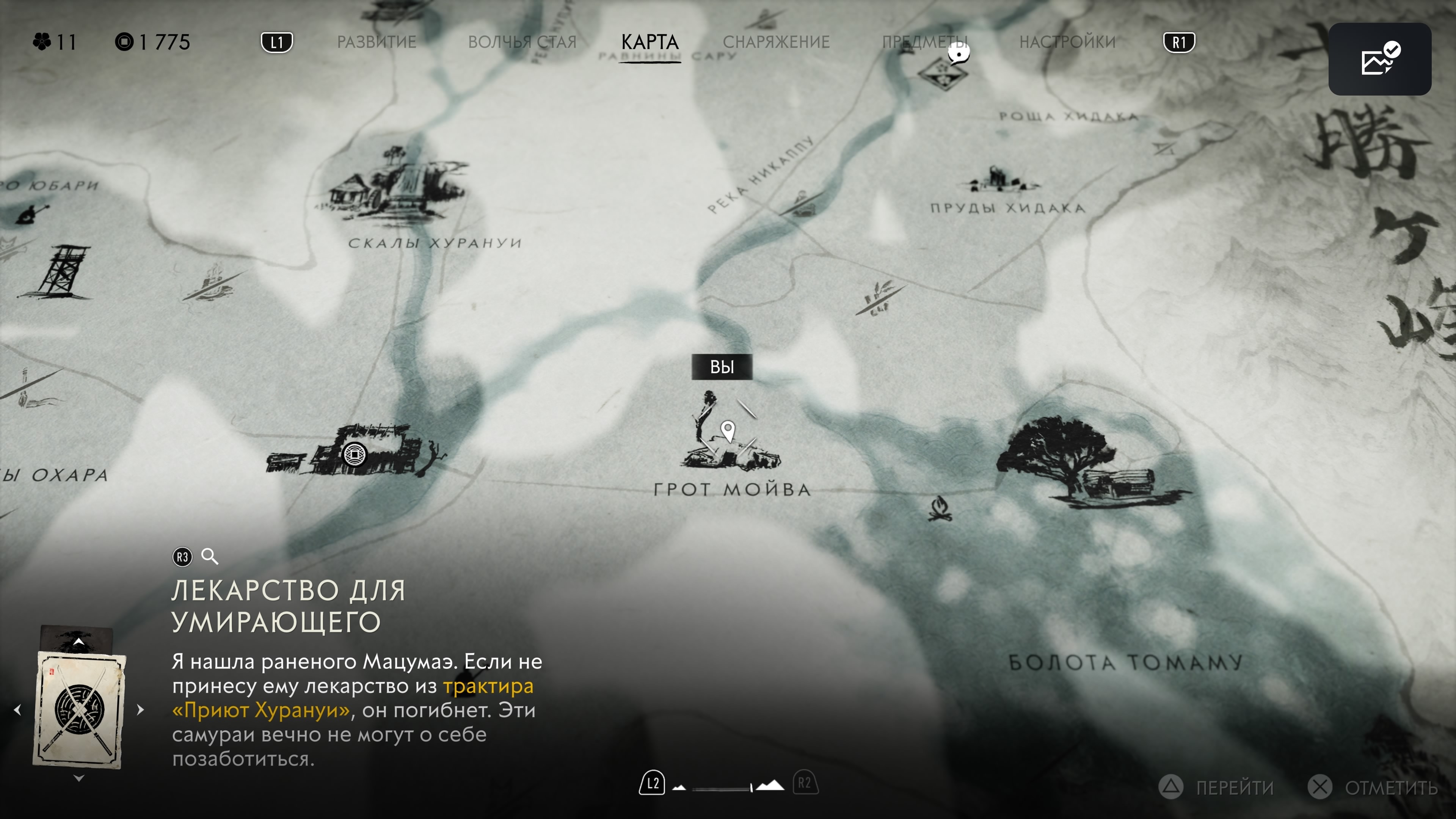
Task: Switch to the РАЗВИТИЕ tab
Action: coord(377,42)
